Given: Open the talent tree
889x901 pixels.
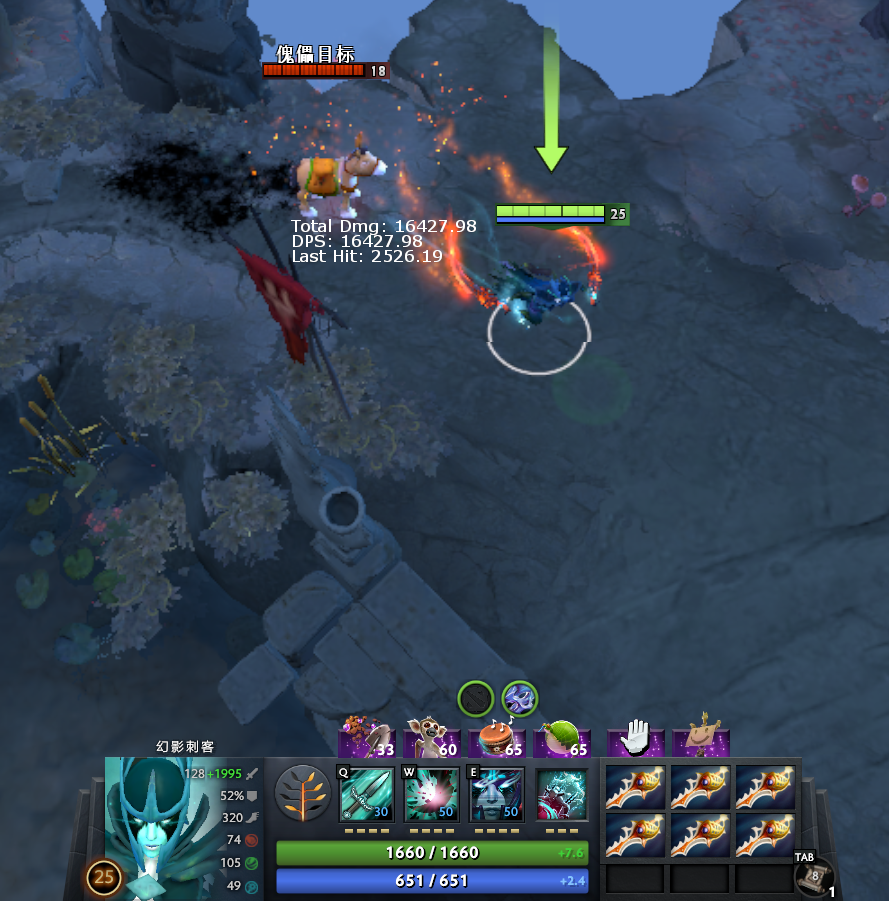Looking at the screenshot, I should coord(302,793).
